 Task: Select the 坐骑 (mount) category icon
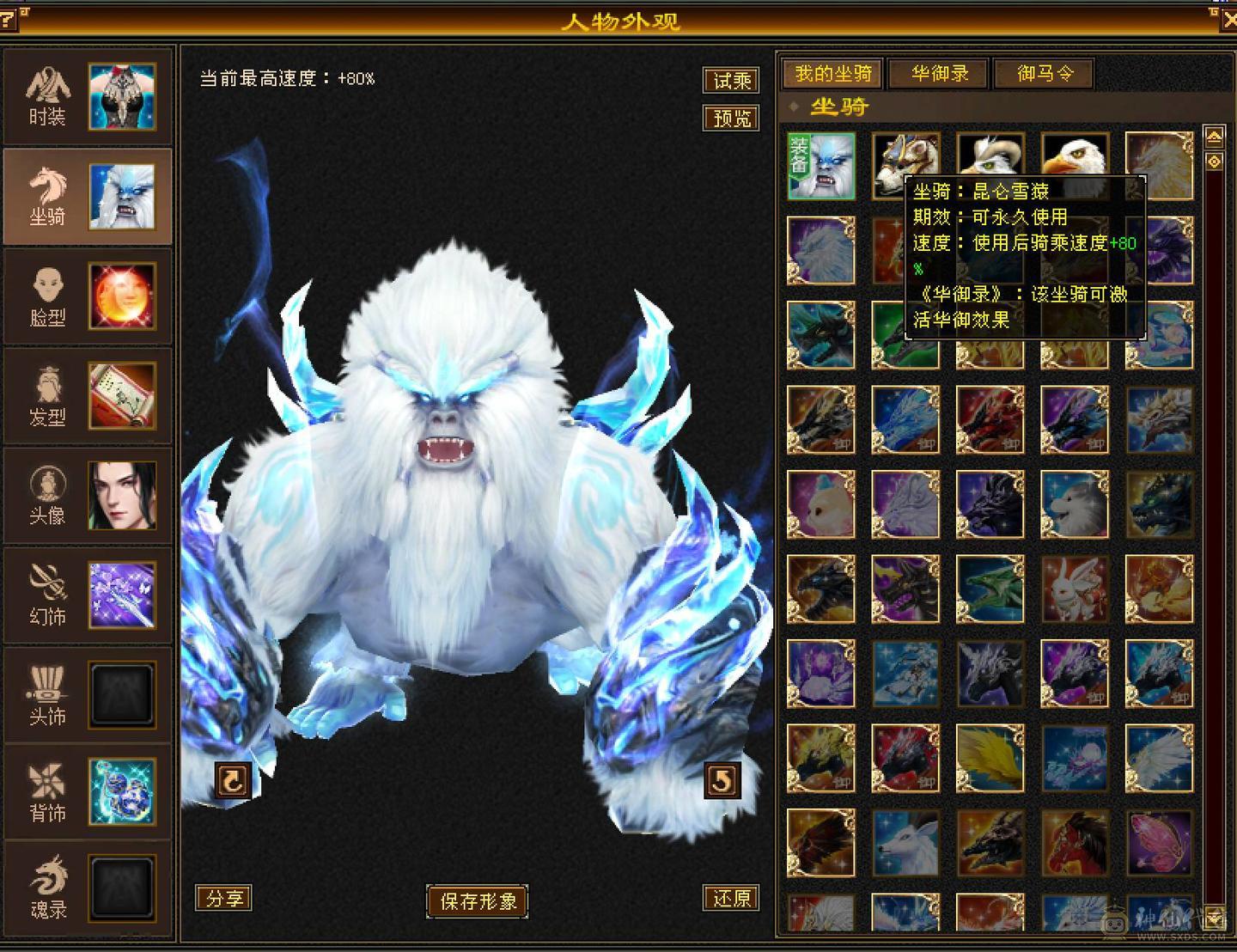[50, 196]
